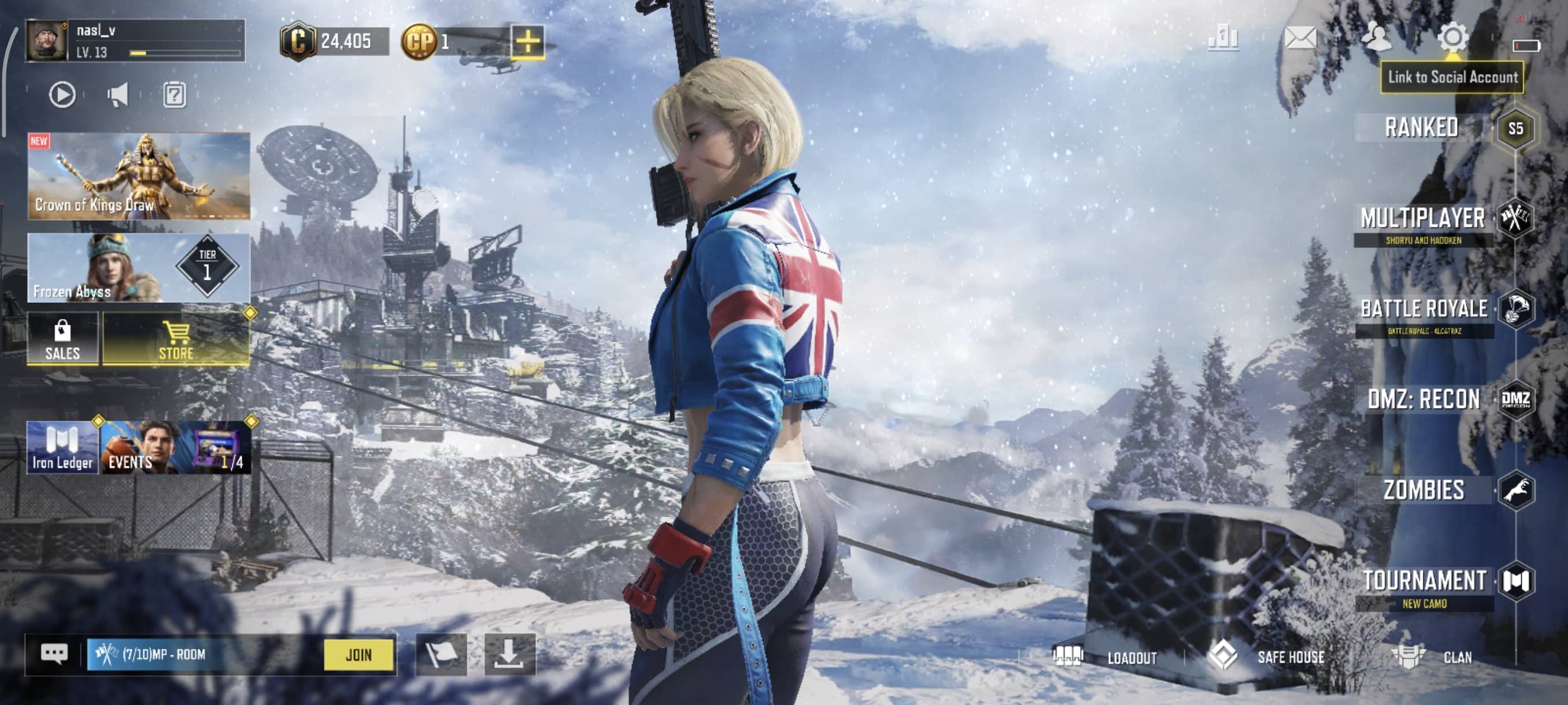1568x705 pixels.
Task: Select the Zombies mode
Action: click(1423, 490)
